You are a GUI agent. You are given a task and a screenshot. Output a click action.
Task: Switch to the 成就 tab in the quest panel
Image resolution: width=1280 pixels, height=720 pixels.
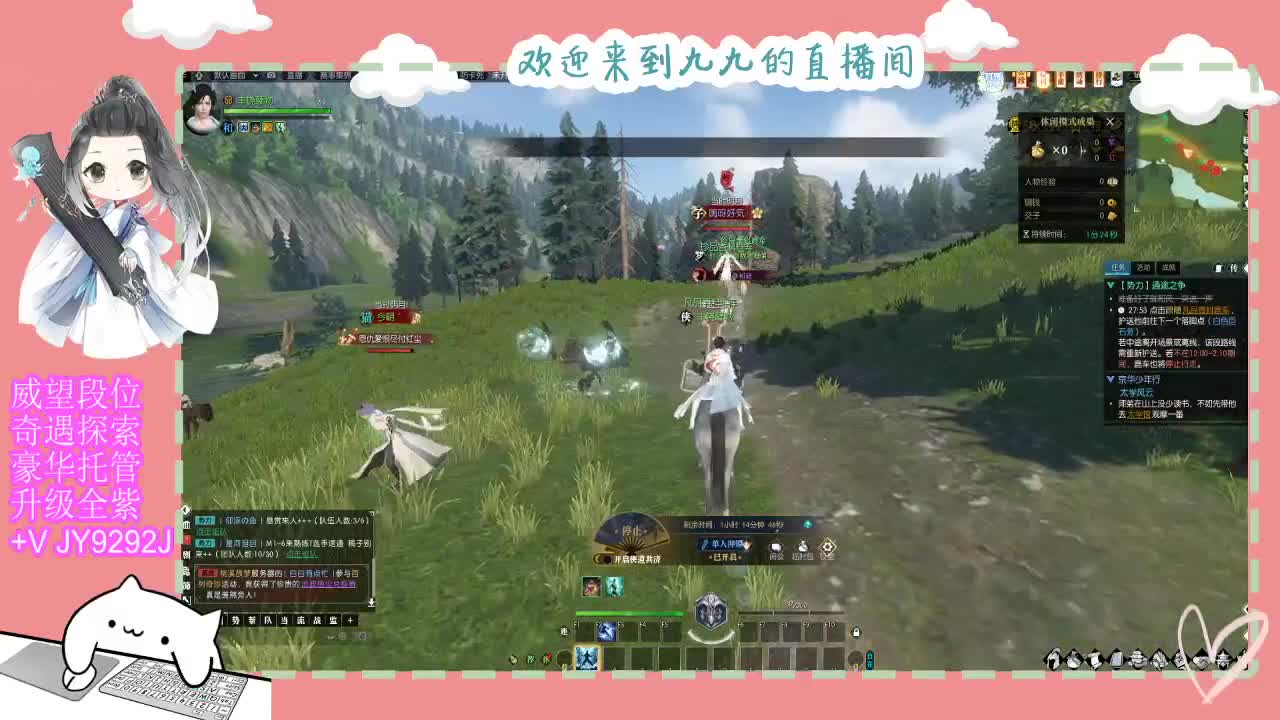pos(1168,267)
